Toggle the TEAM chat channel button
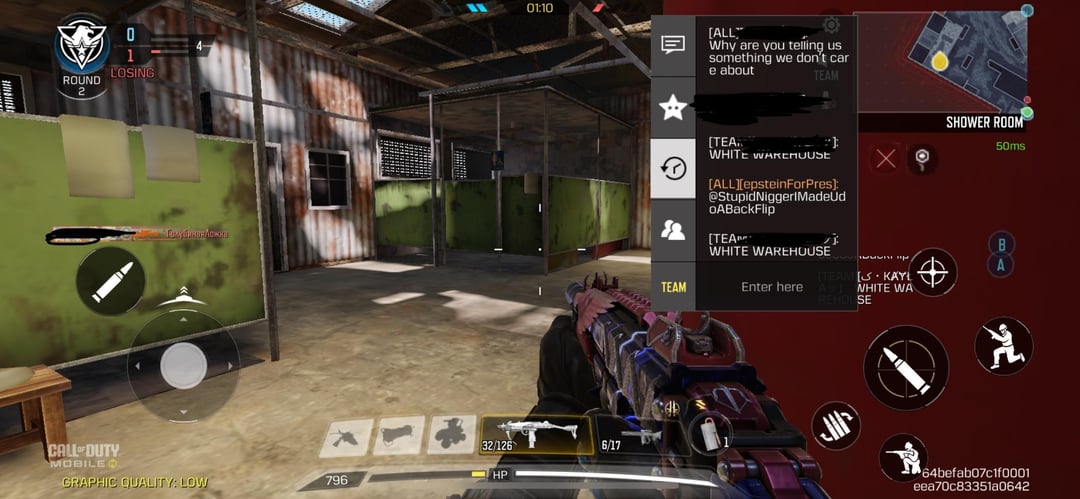Screen dimensions: 1080x499 tap(673, 287)
